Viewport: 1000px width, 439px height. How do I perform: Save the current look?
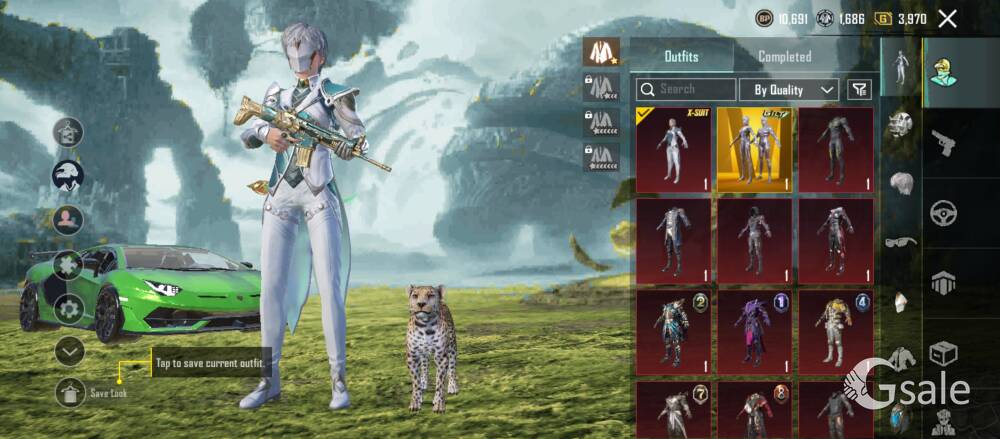70,393
